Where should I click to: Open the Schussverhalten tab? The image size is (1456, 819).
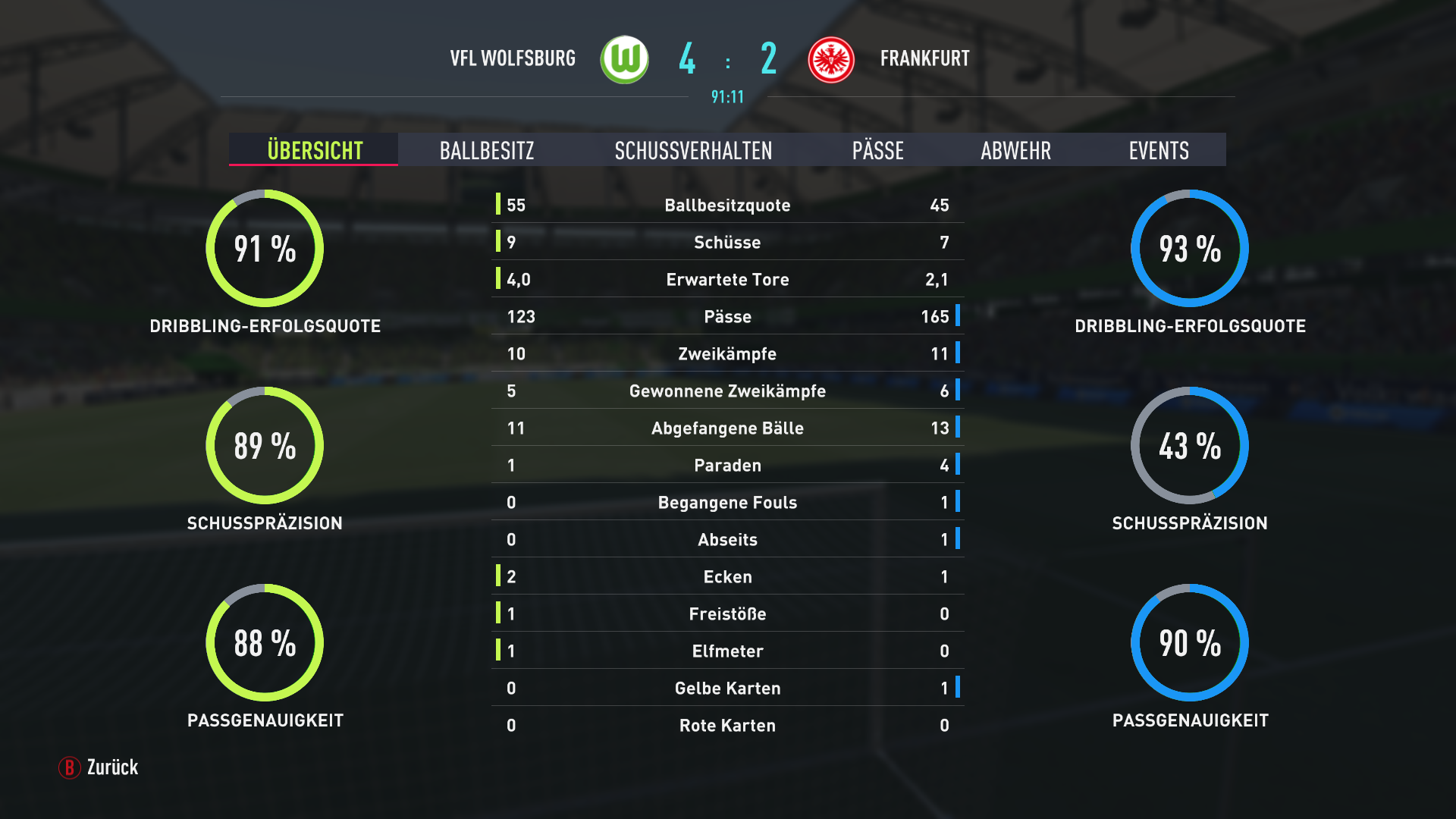693,150
